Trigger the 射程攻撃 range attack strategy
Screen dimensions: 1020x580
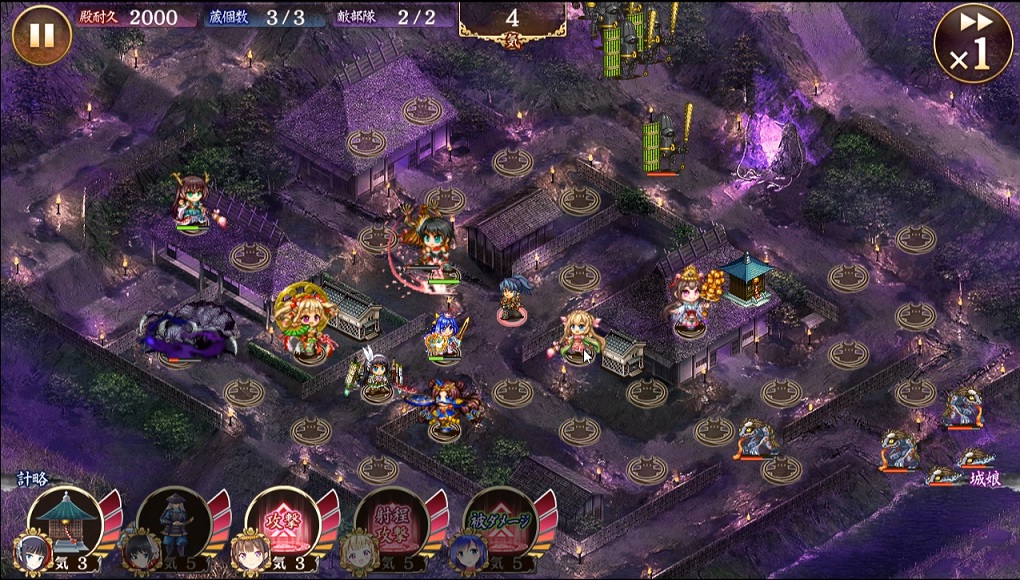[388, 520]
